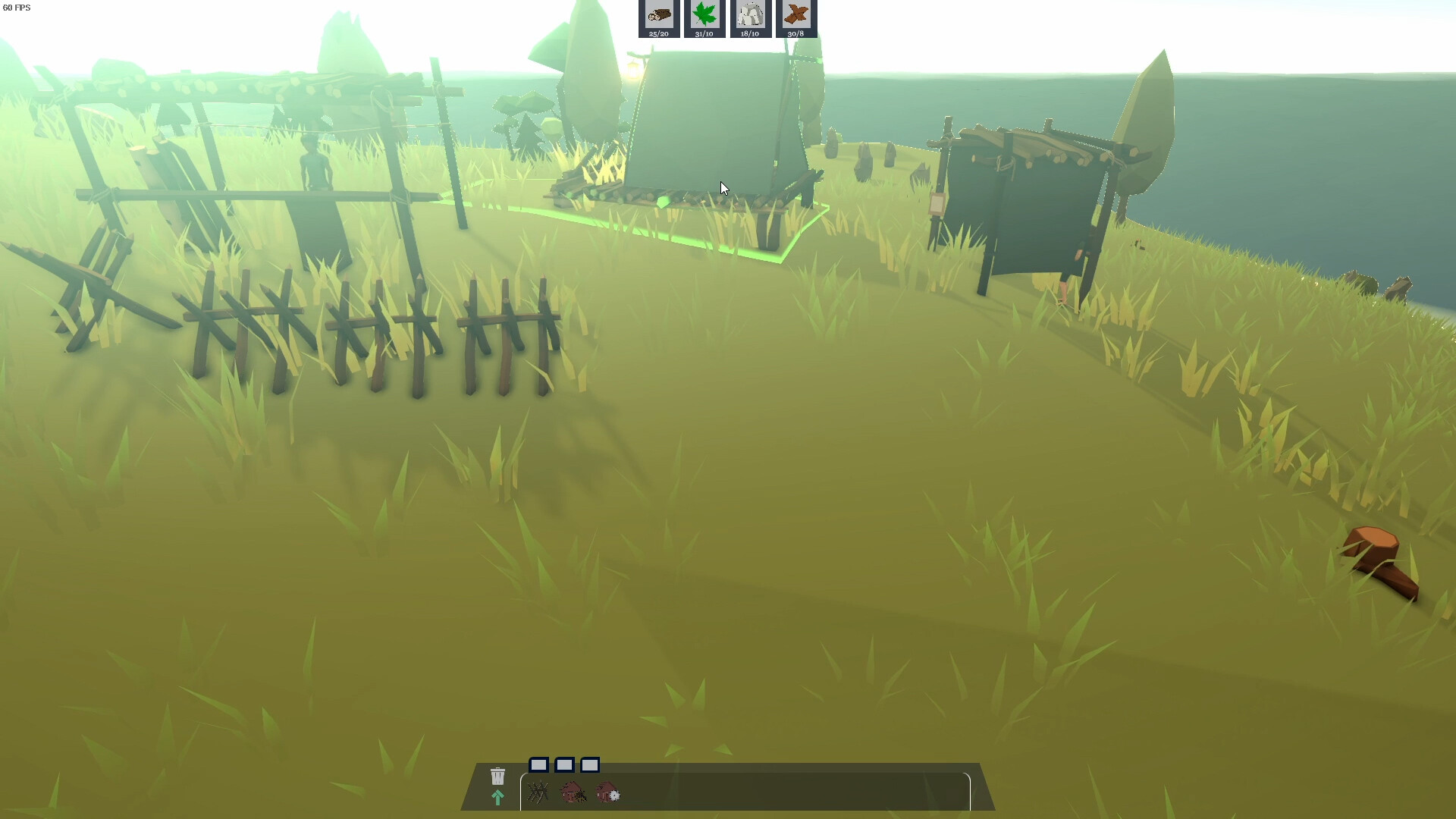Open the first build category tab
This screenshot has height=819, width=1456.
click(541, 765)
